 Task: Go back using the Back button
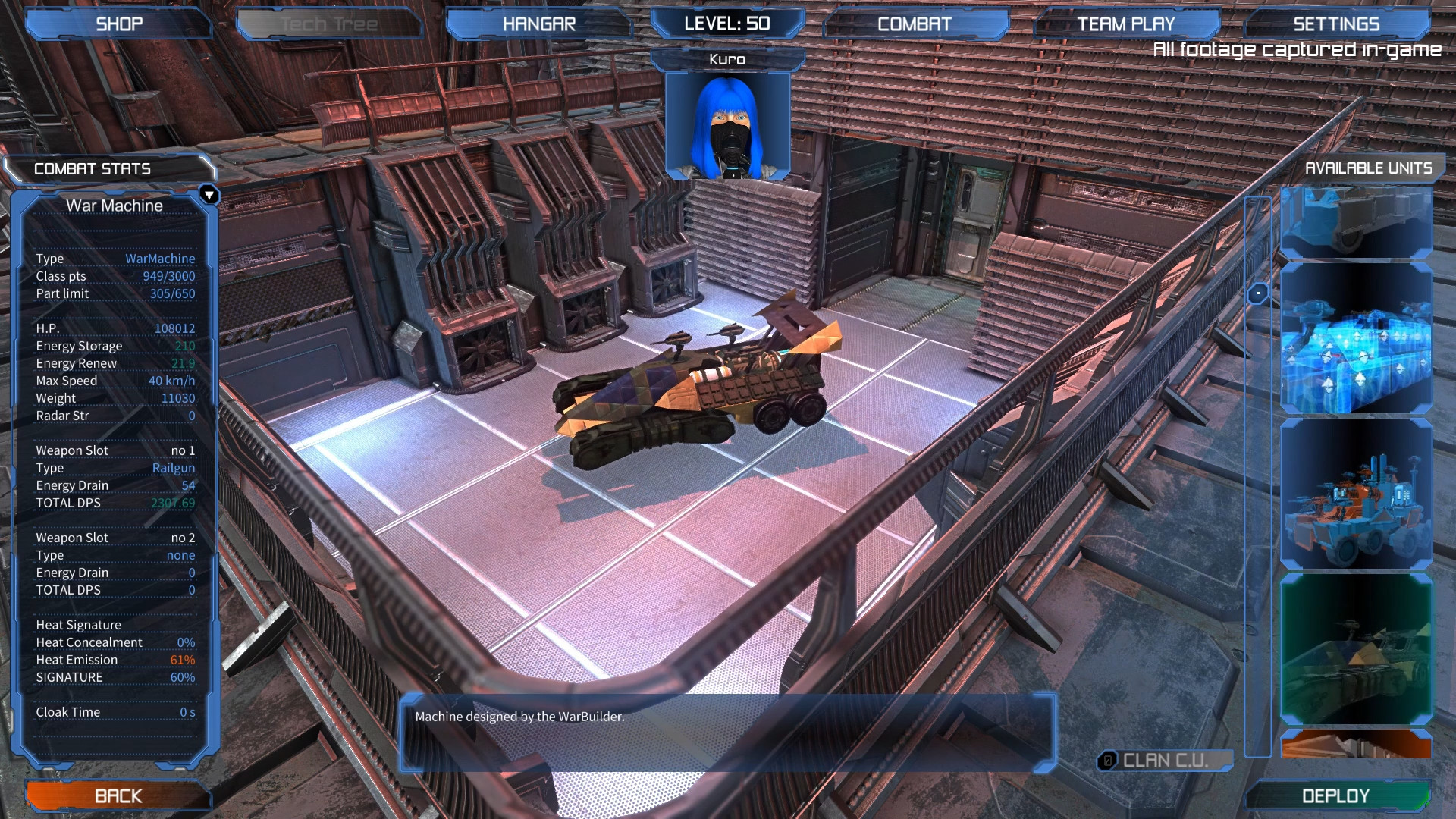[118, 795]
